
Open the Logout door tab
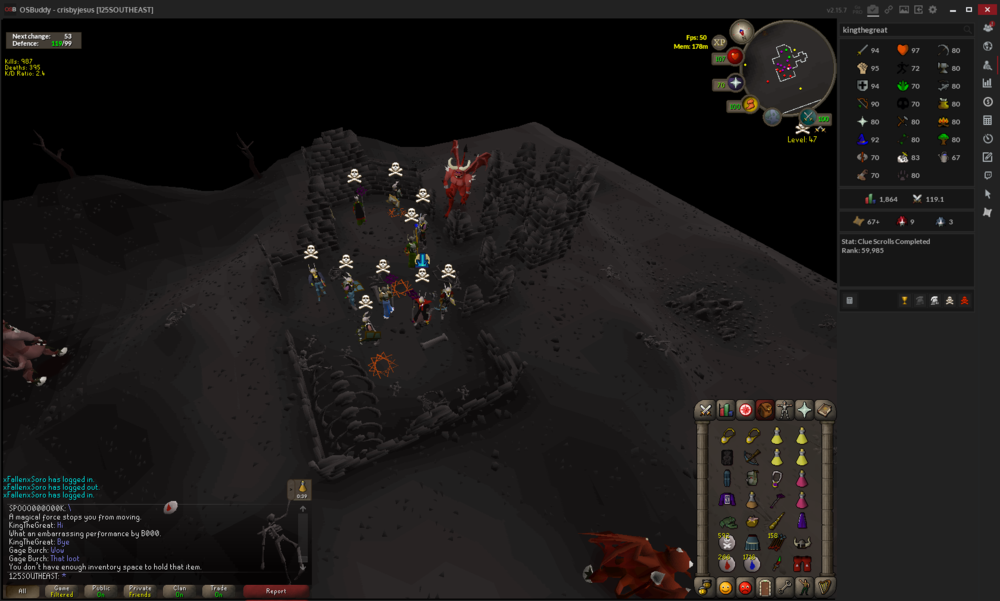pyautogui.click(x=765, y=587)
